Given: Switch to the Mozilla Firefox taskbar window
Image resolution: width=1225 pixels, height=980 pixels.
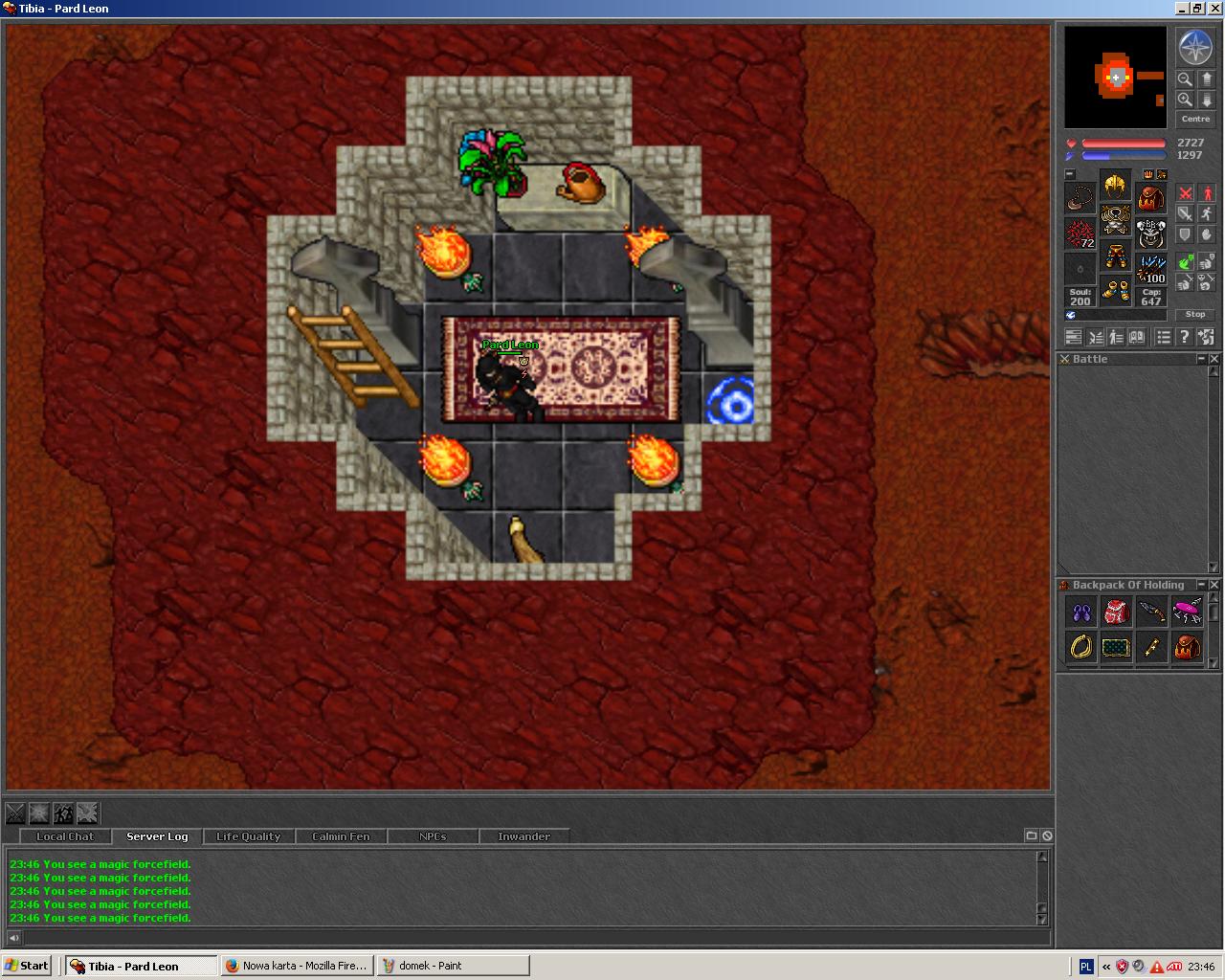Looking at the screenshot, I should coord(297,966).
